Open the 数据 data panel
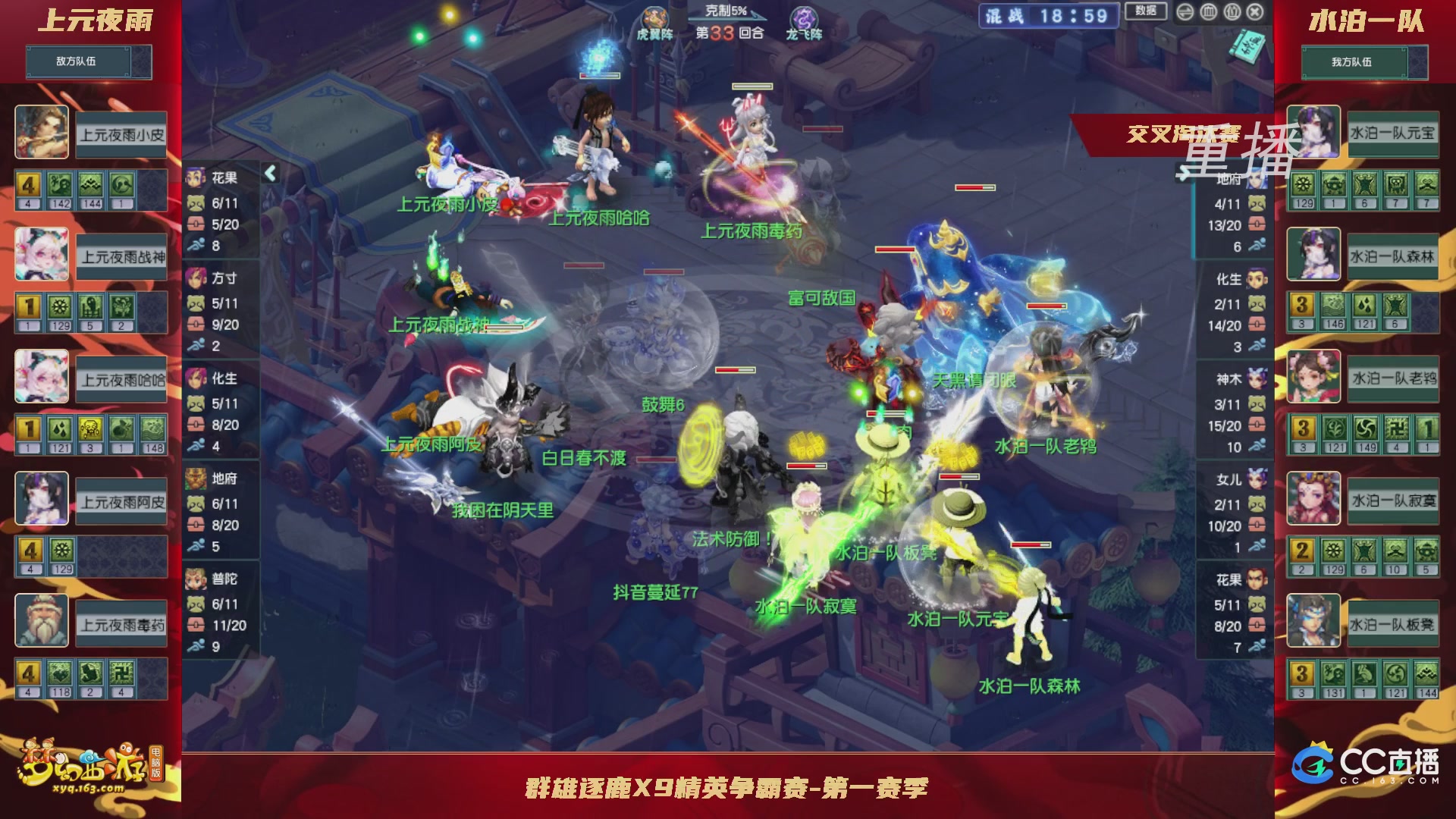The width and height of the screenshot is (1456, 819). click(1145, 12)
